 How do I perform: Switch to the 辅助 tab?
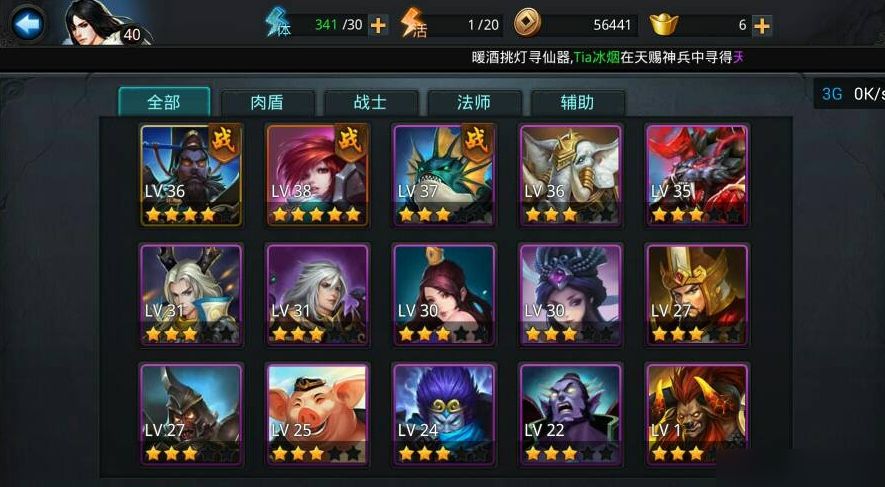[578, 102]
